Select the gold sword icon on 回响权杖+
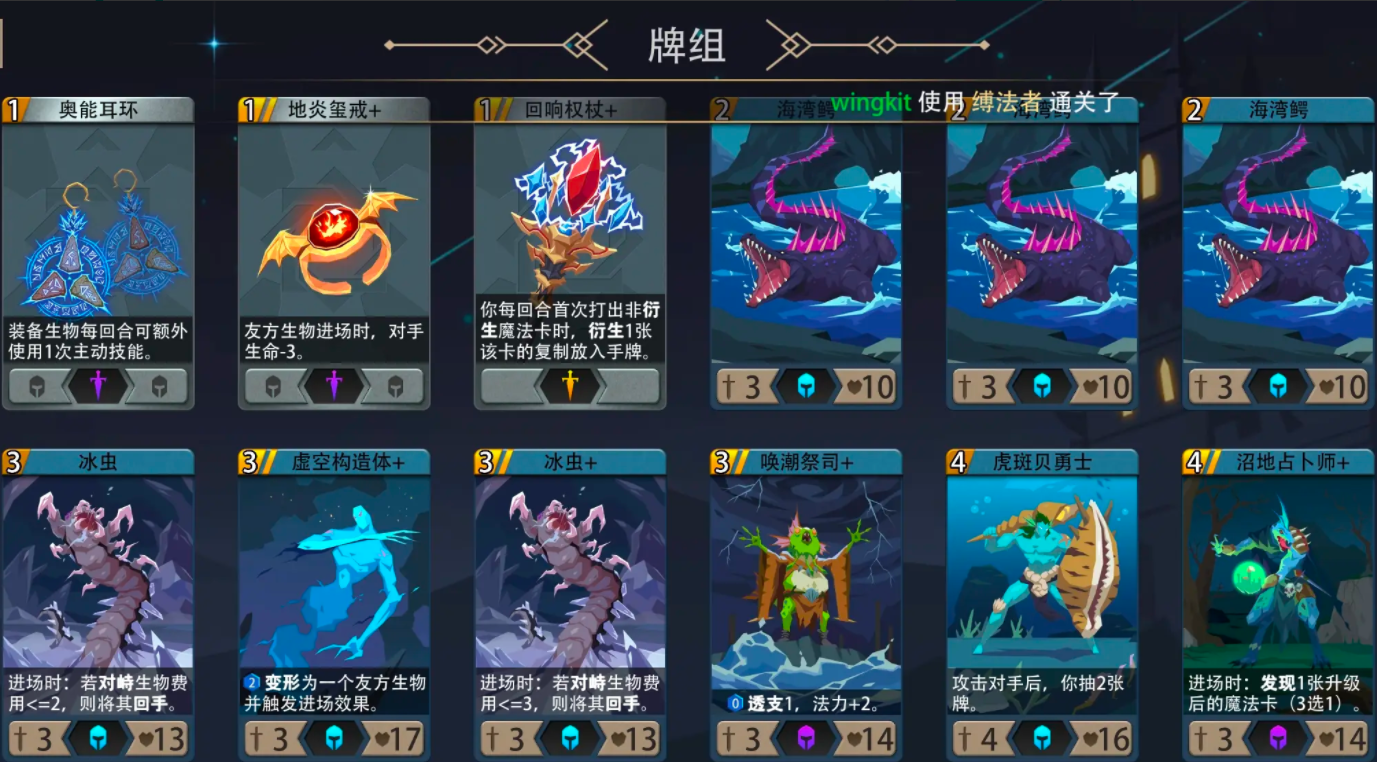 point(569,386)
